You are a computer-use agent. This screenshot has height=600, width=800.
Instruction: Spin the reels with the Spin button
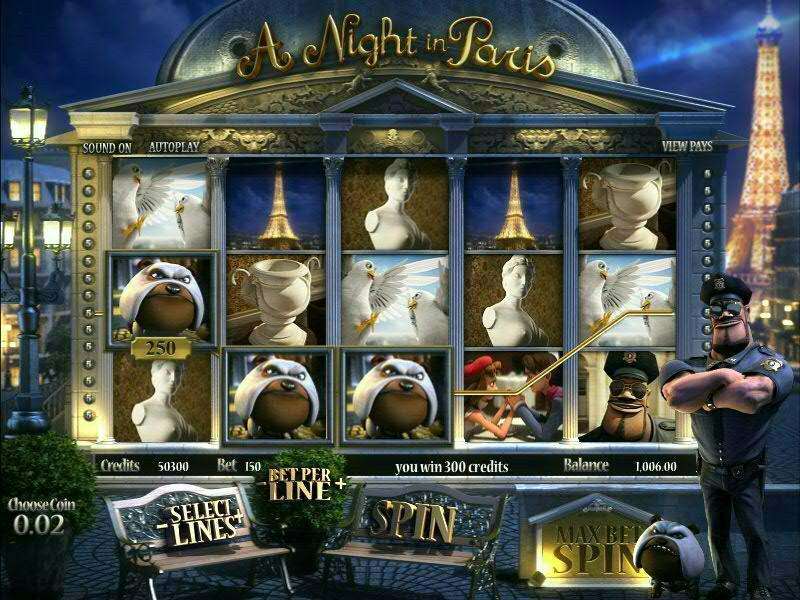pos(413,521)
